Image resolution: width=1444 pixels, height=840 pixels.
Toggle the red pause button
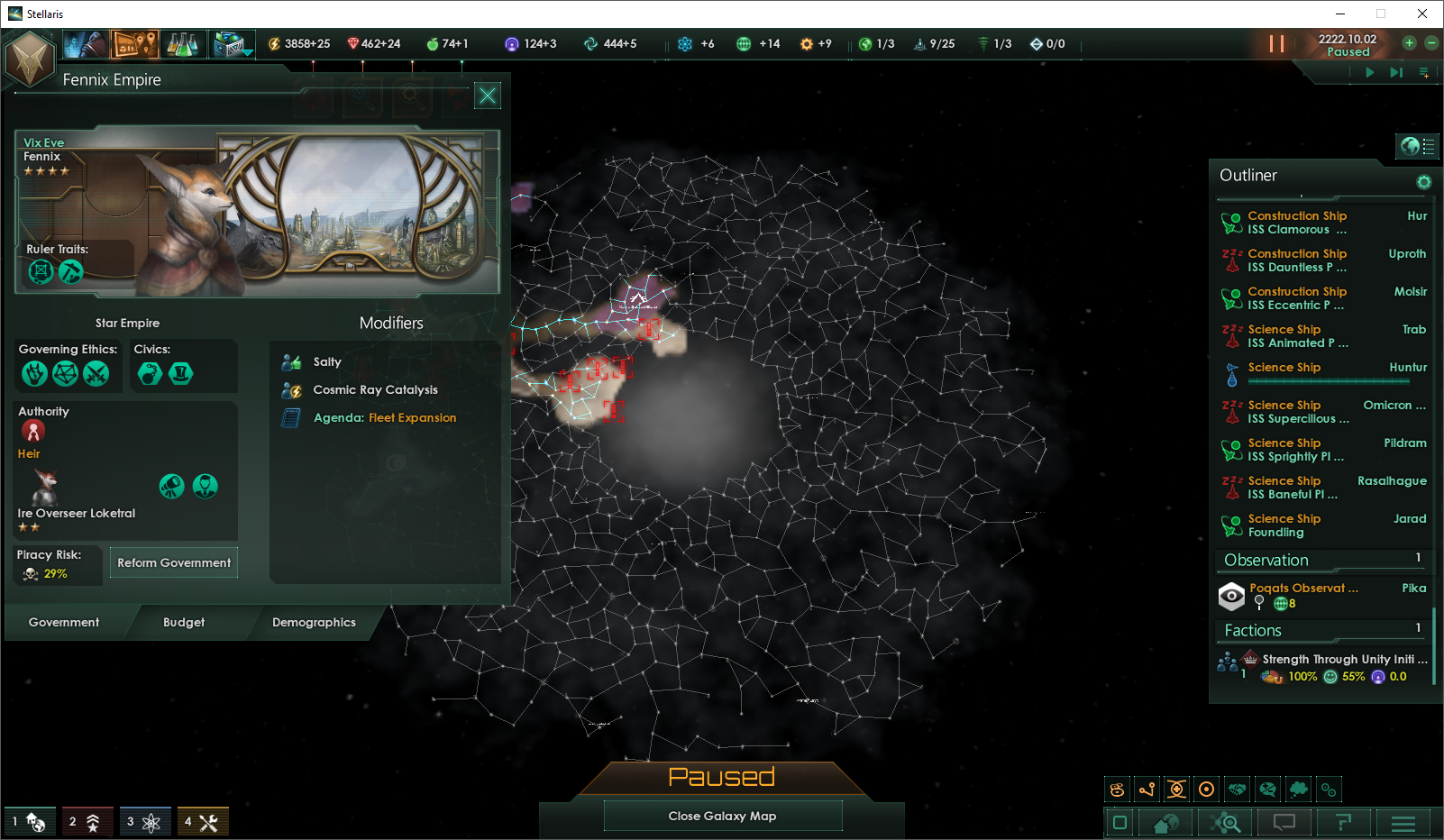click(x=1276, y=43)
